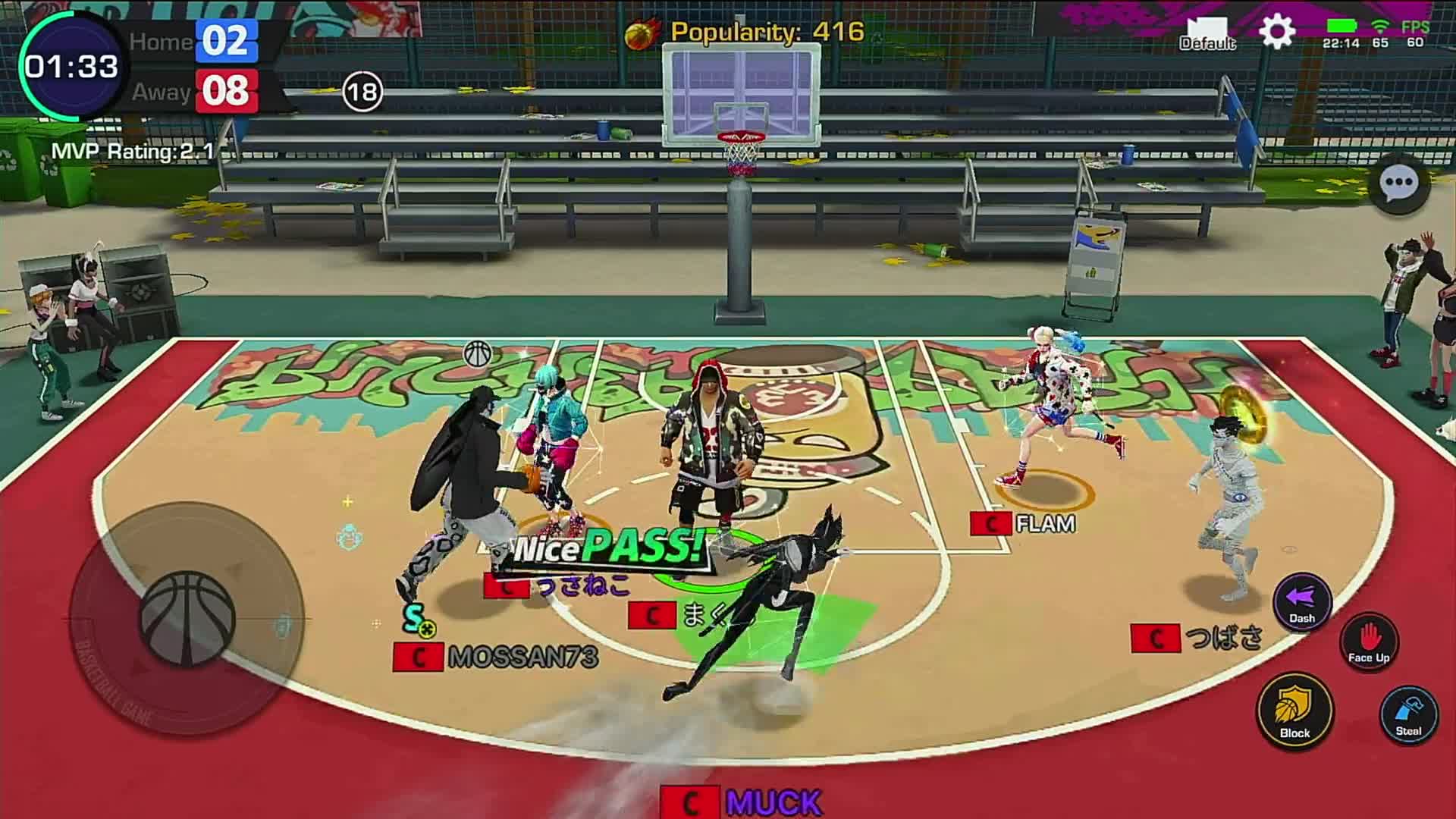Trigger the Block action

pyautogui.click(x=1294, y=711)
